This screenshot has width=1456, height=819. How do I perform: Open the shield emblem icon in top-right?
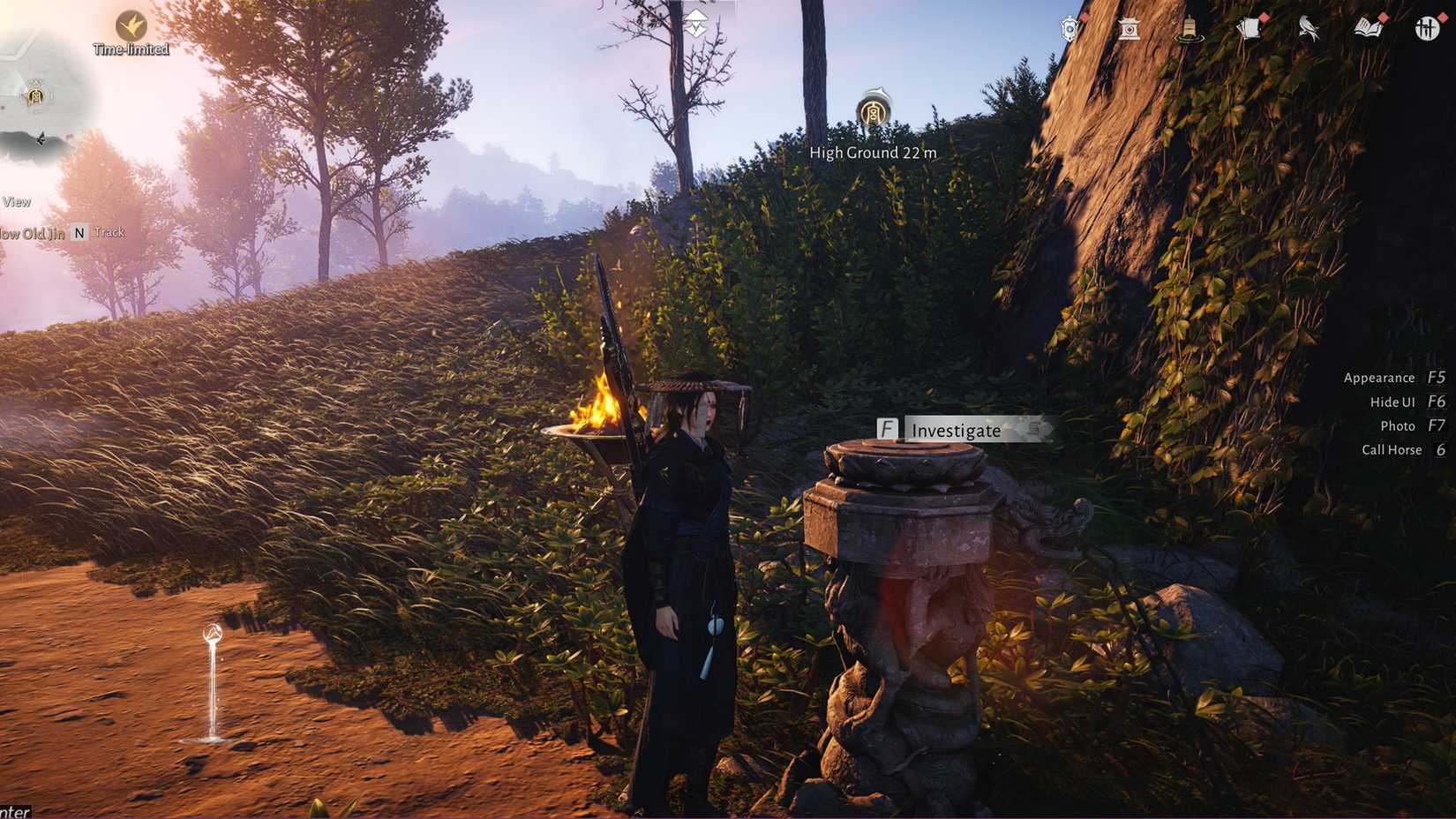tap(1069, 29)
